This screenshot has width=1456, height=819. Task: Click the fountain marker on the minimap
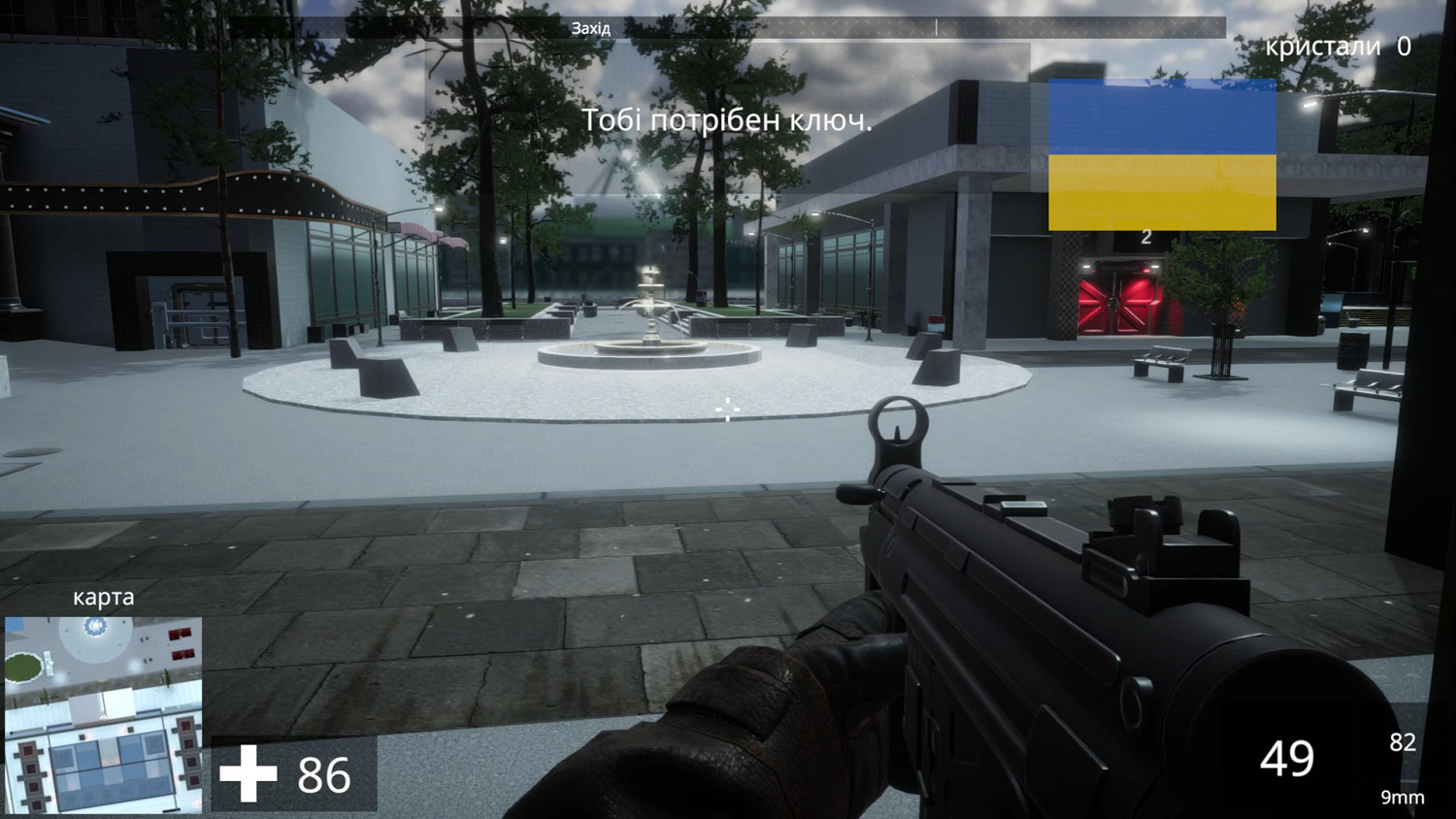click(x=94, y=626)
